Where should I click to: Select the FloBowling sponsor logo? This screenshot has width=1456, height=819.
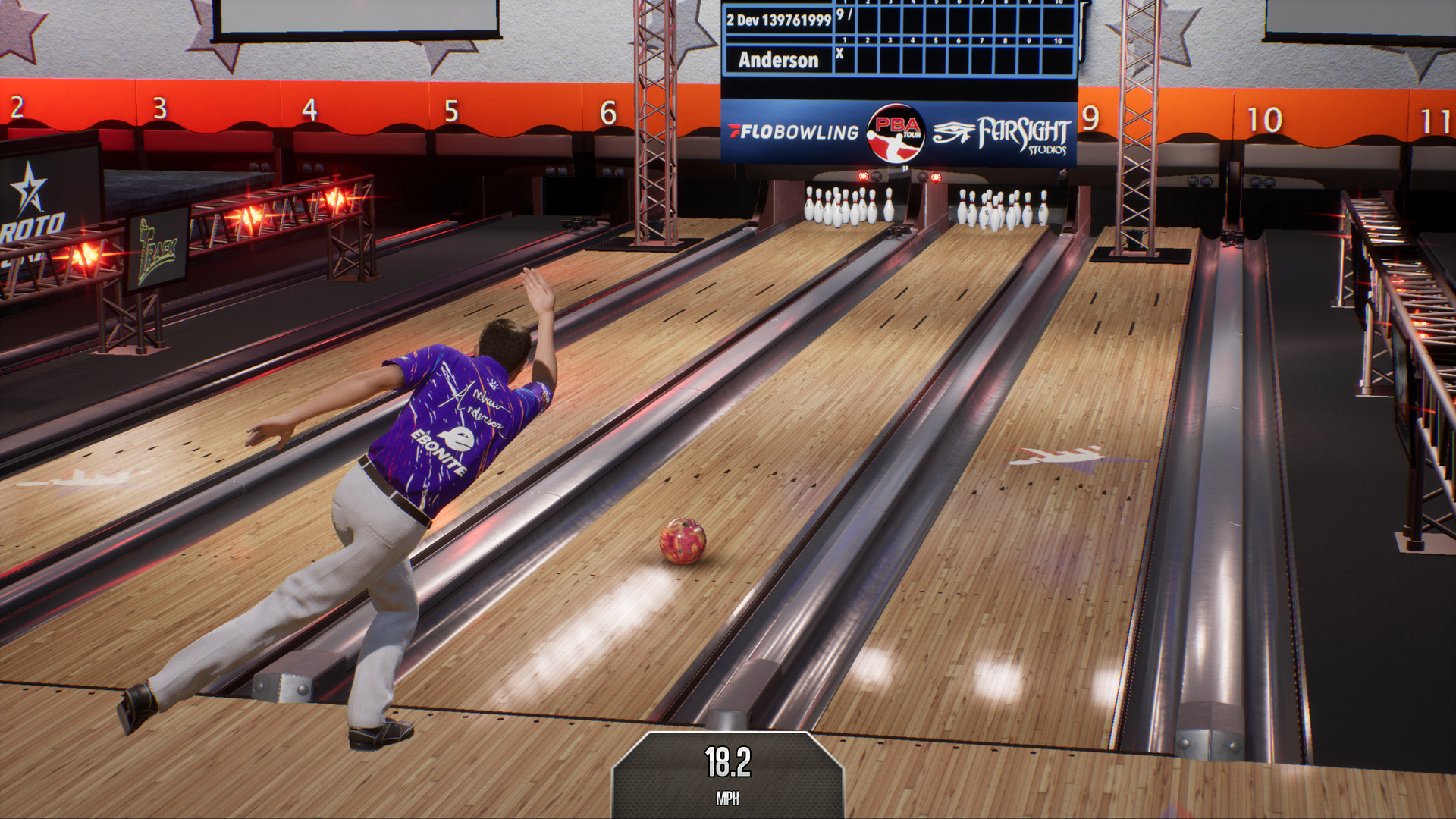pos(792,132)
